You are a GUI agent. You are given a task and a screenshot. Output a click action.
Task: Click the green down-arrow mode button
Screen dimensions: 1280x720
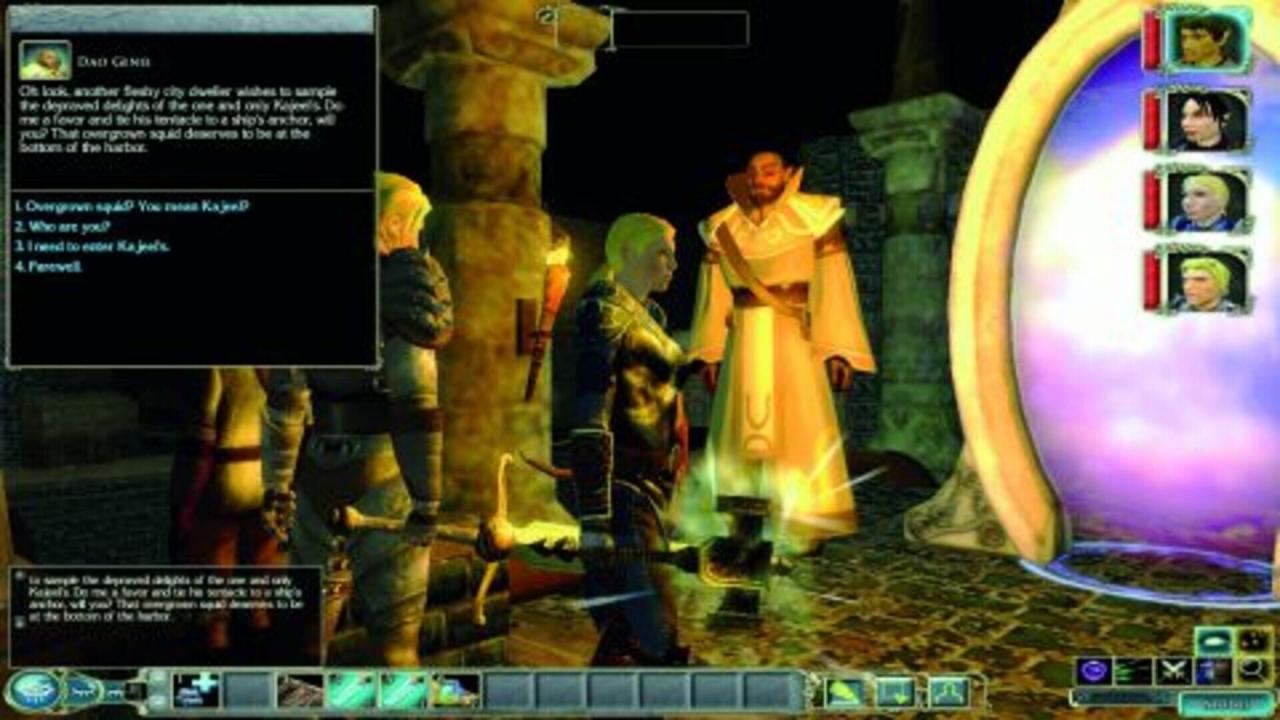click(895, 691)
